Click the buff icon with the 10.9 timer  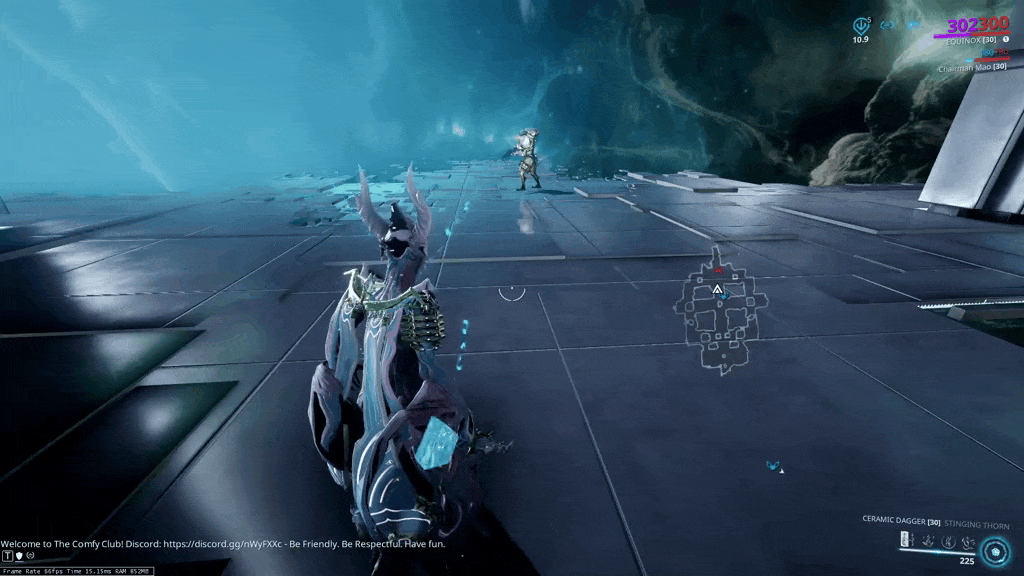[x=859, y=24]
